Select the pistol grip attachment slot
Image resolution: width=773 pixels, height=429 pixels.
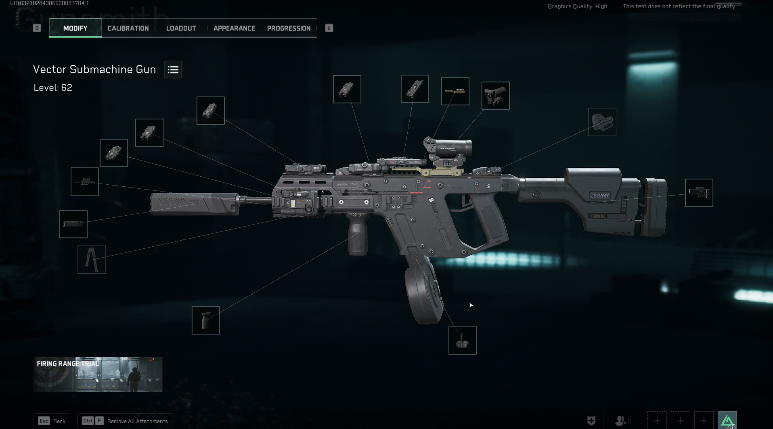(601, 122)
